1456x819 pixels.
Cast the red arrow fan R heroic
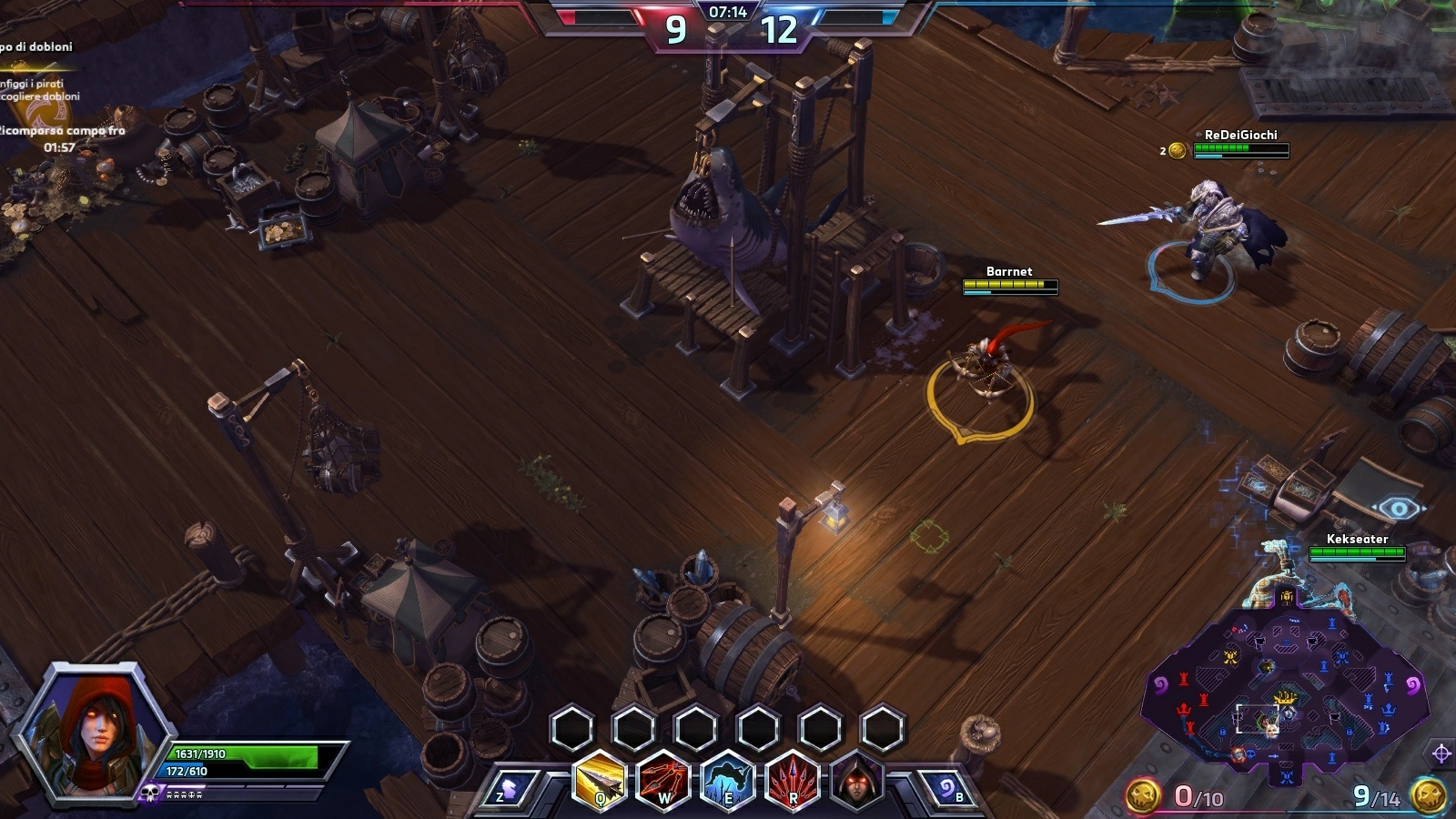click(x=793, y=781)
